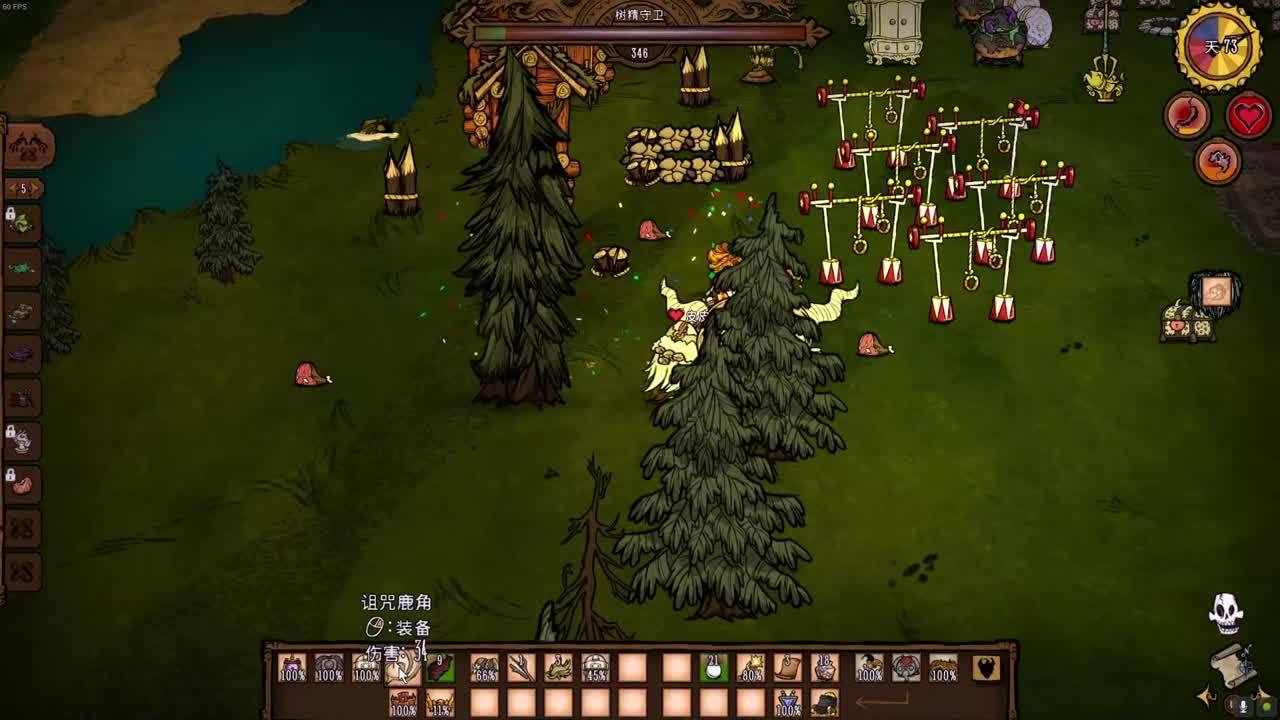
Task: Click the backpack slot with 11% item
Action: point(440,703)
